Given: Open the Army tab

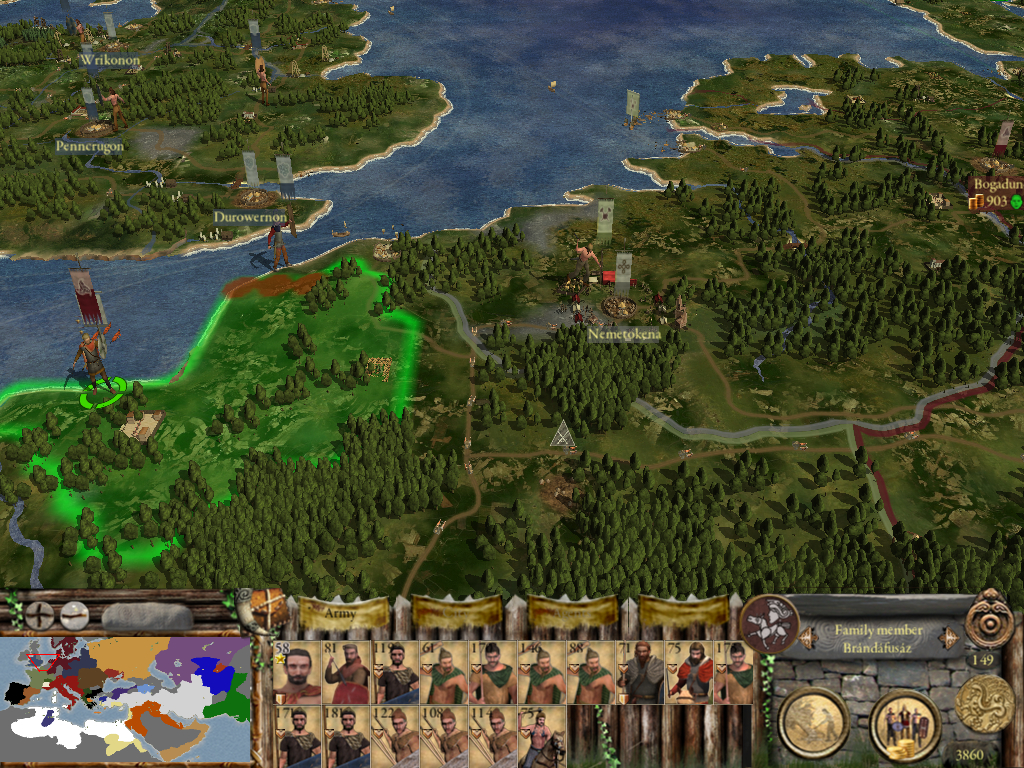Looking at the screenshot, I should 342,611.
